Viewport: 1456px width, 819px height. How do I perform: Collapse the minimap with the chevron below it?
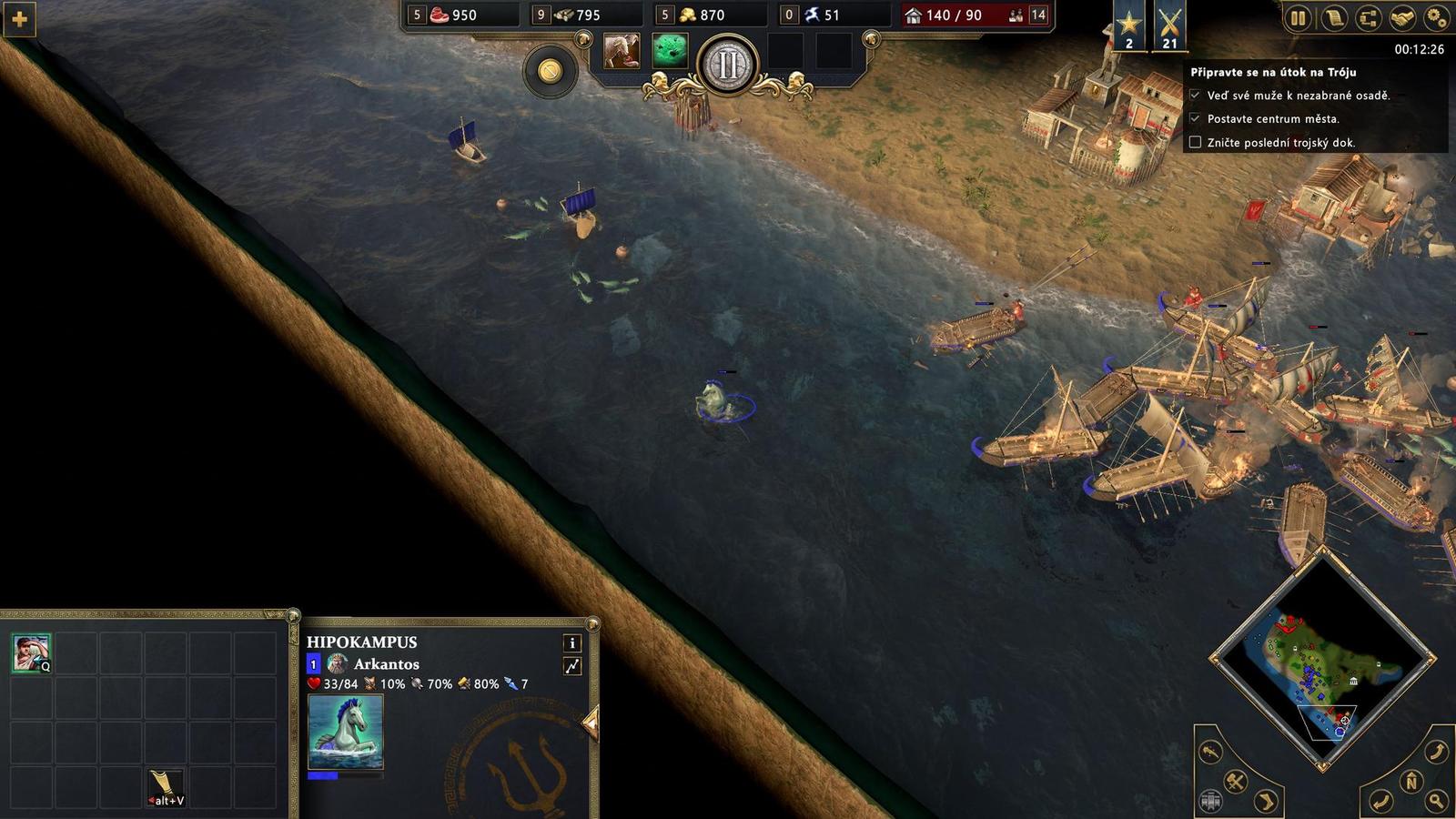click(x=1321, y=765)
